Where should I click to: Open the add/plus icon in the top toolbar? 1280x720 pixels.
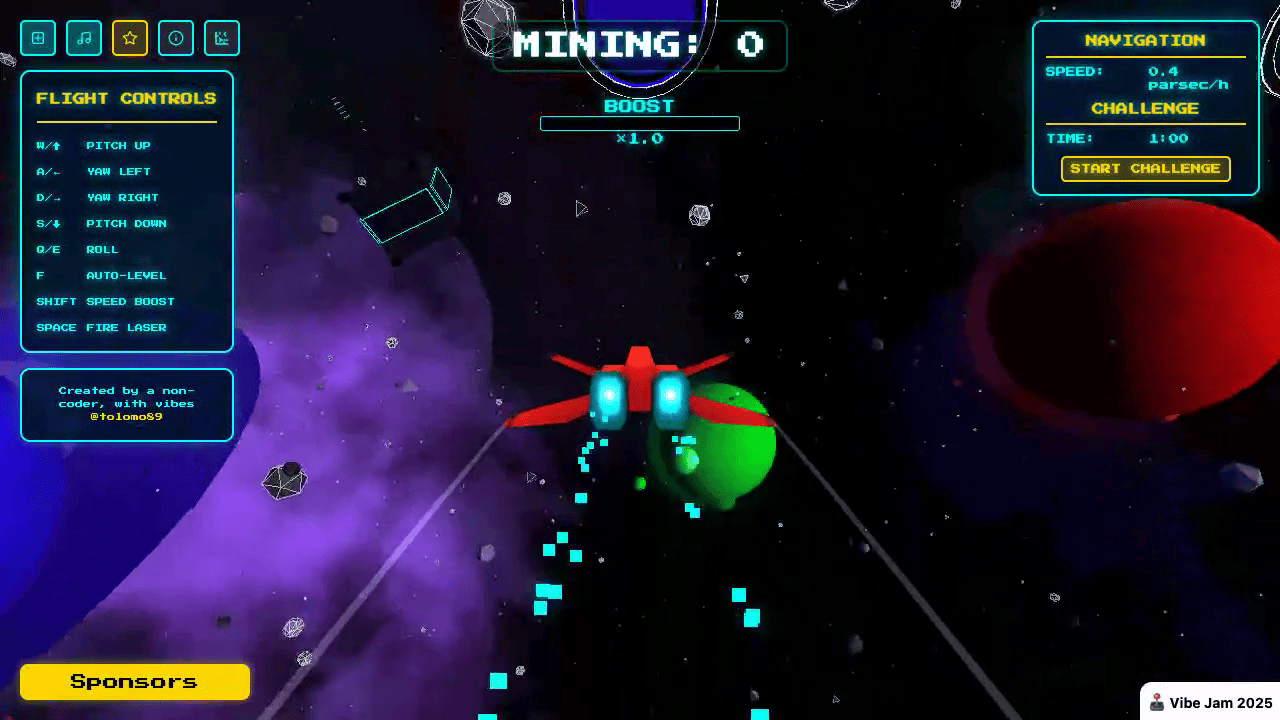tap(38, 38)
